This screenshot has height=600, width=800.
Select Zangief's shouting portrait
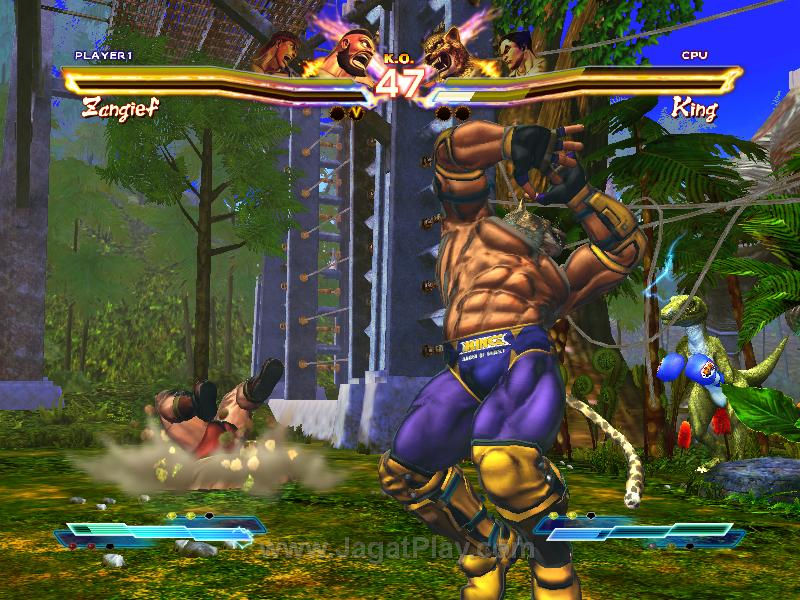tap(344, 54)
